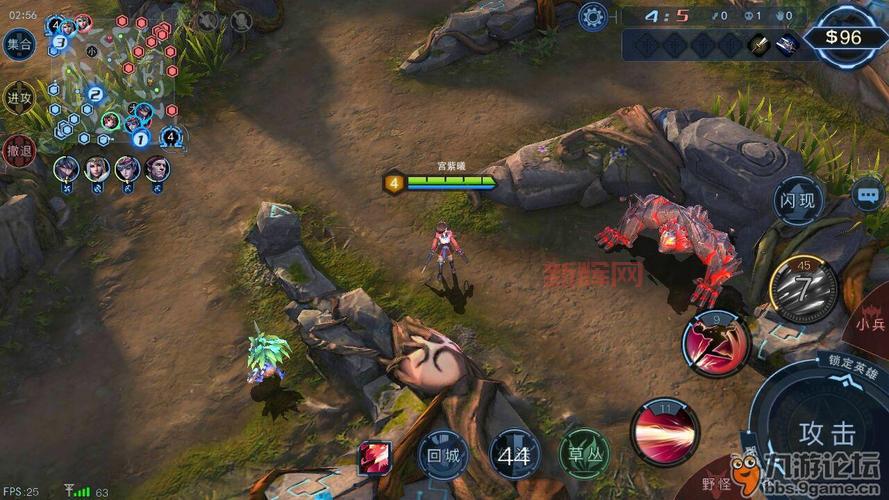The width and height of the screenshot is (889, 500).
Task: Signal the 撤退 (retreat) command
Action: (x=18, y=150)
